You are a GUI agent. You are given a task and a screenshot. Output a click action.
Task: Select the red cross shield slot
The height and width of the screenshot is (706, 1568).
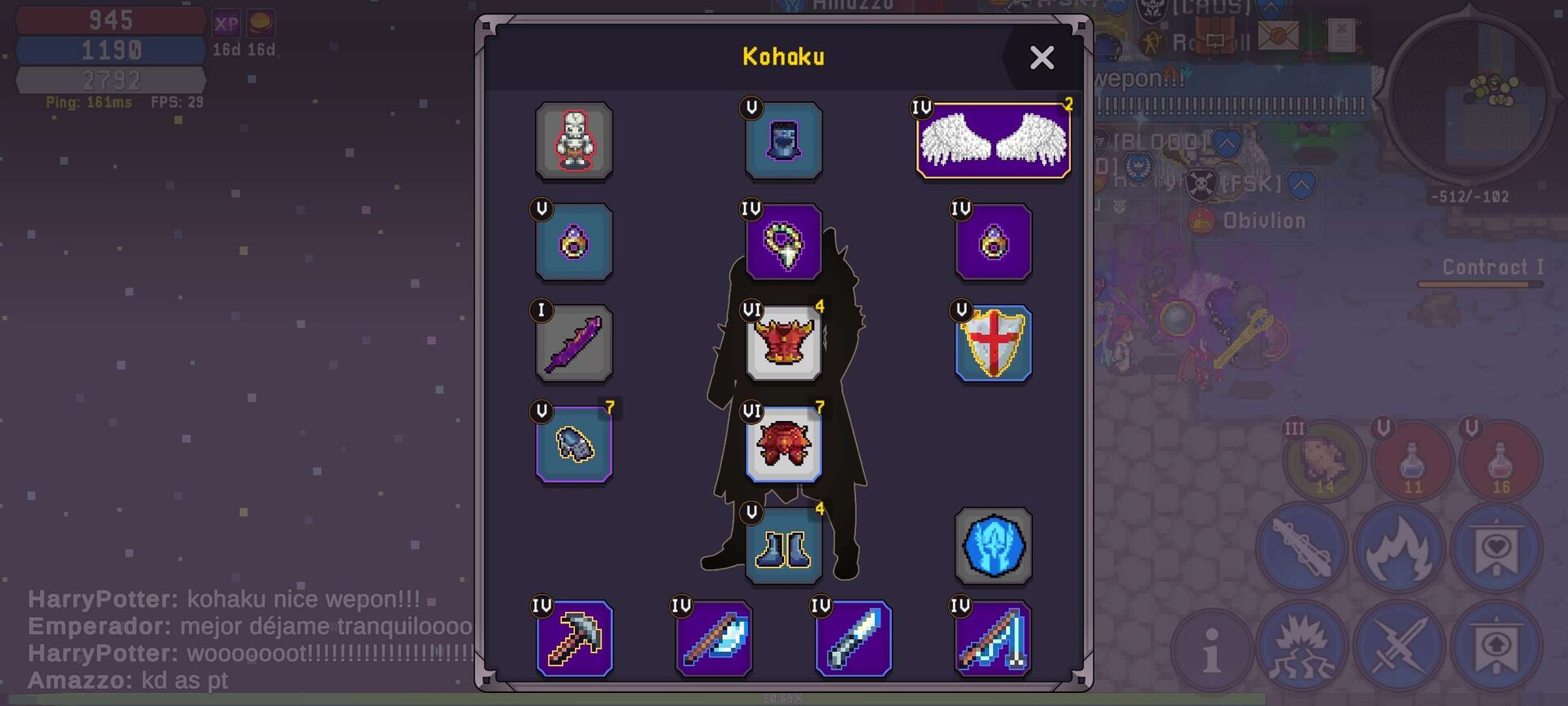click(993, 344)
